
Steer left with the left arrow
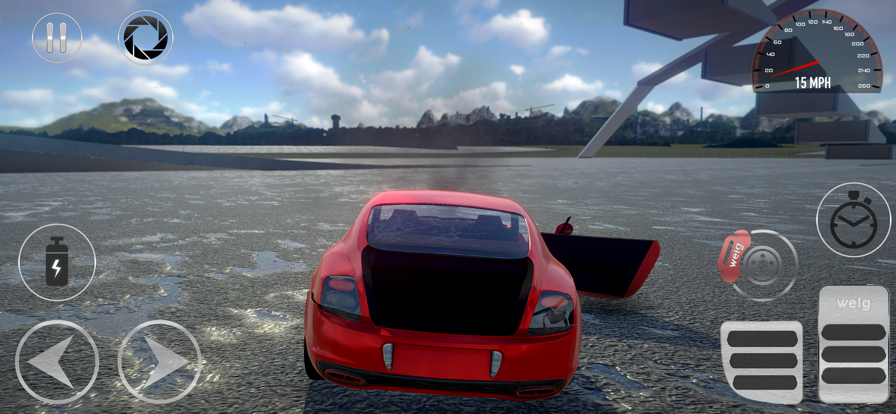point(57,361)
